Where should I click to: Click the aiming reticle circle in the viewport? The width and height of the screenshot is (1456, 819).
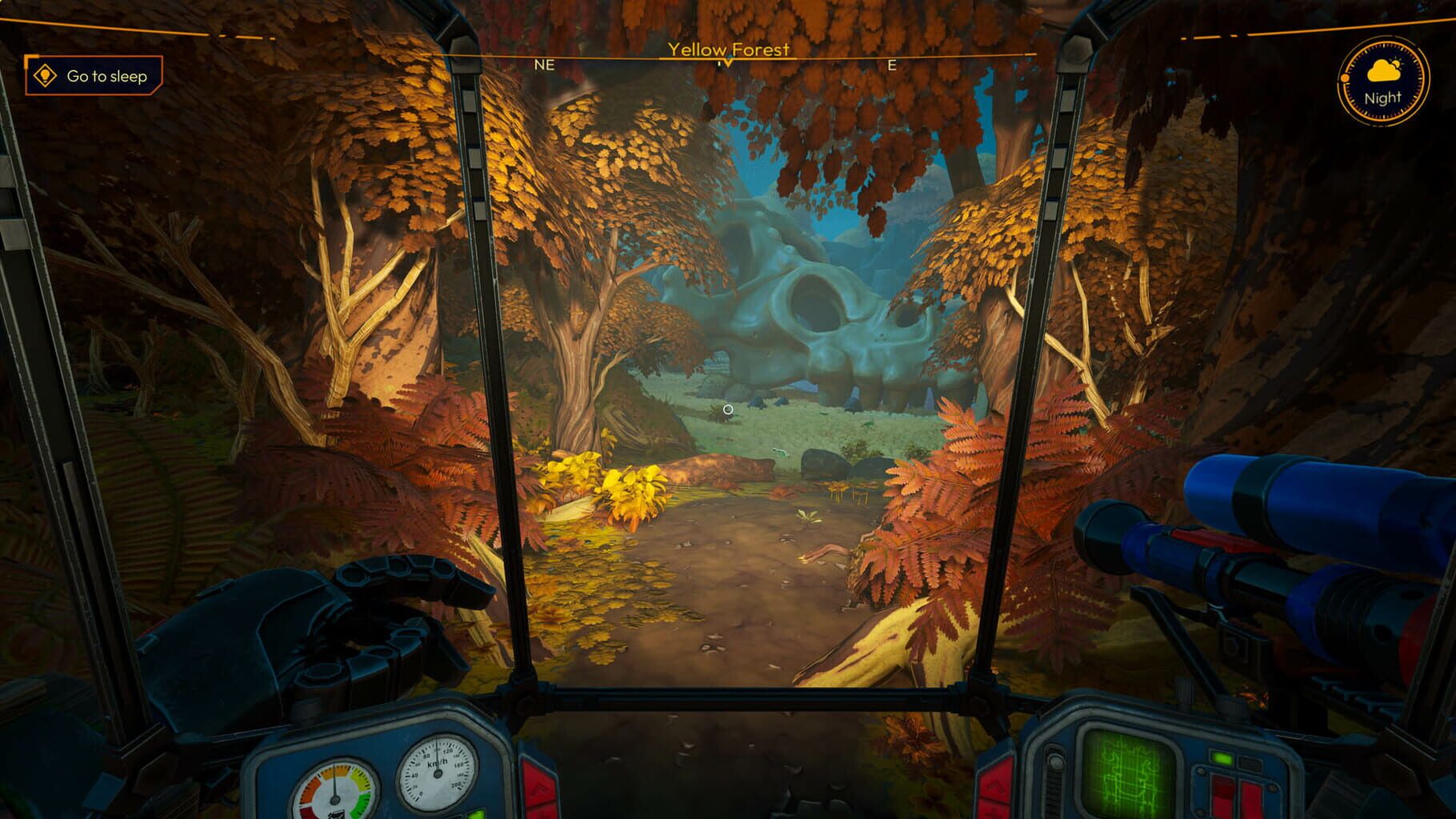click(x=728, y=409)
